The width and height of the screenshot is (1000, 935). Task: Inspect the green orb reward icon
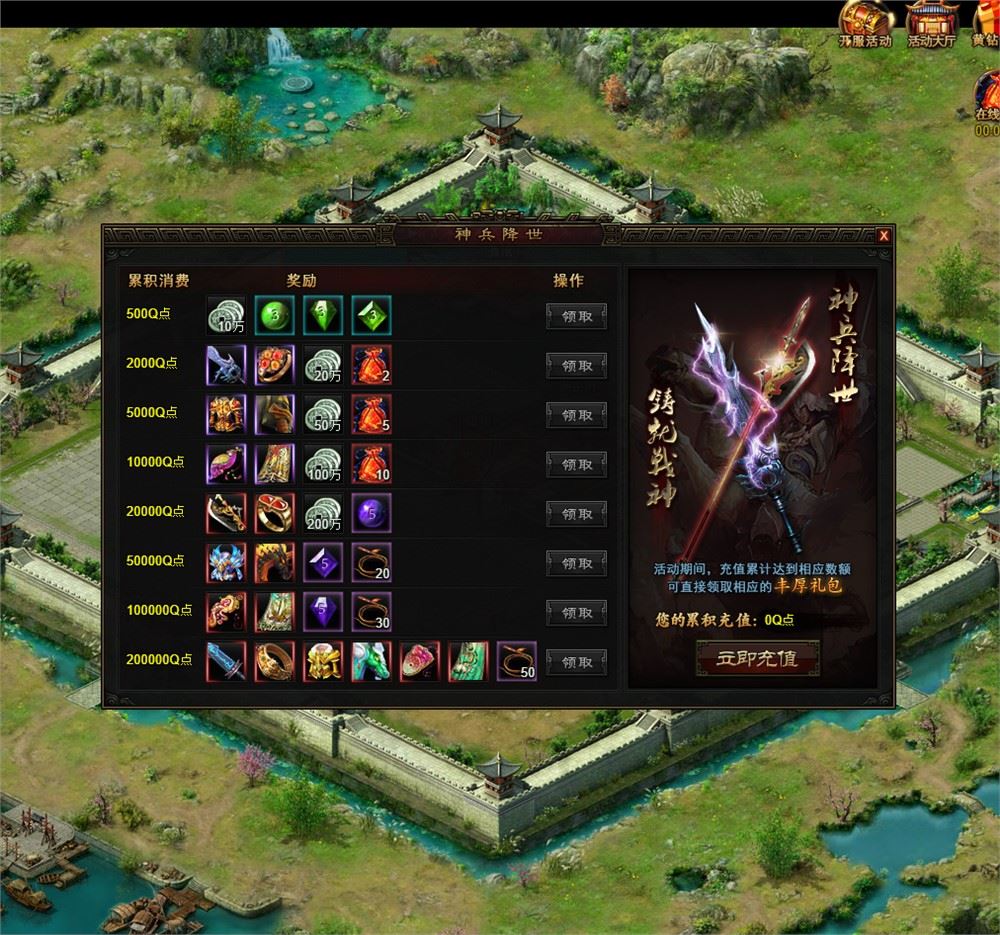click(x=274, y=315)
